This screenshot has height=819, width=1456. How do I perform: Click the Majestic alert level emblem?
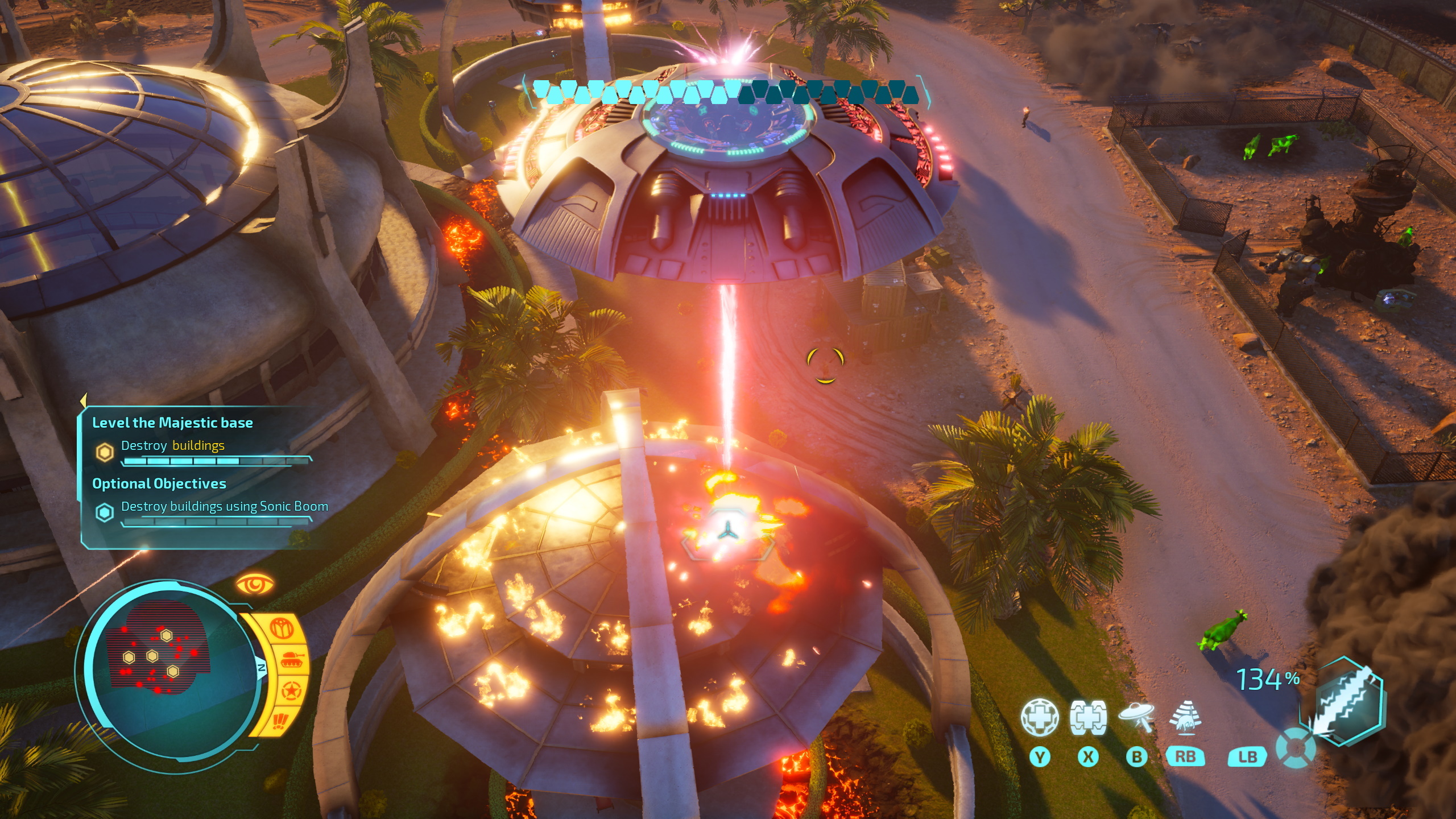(281, 628)
